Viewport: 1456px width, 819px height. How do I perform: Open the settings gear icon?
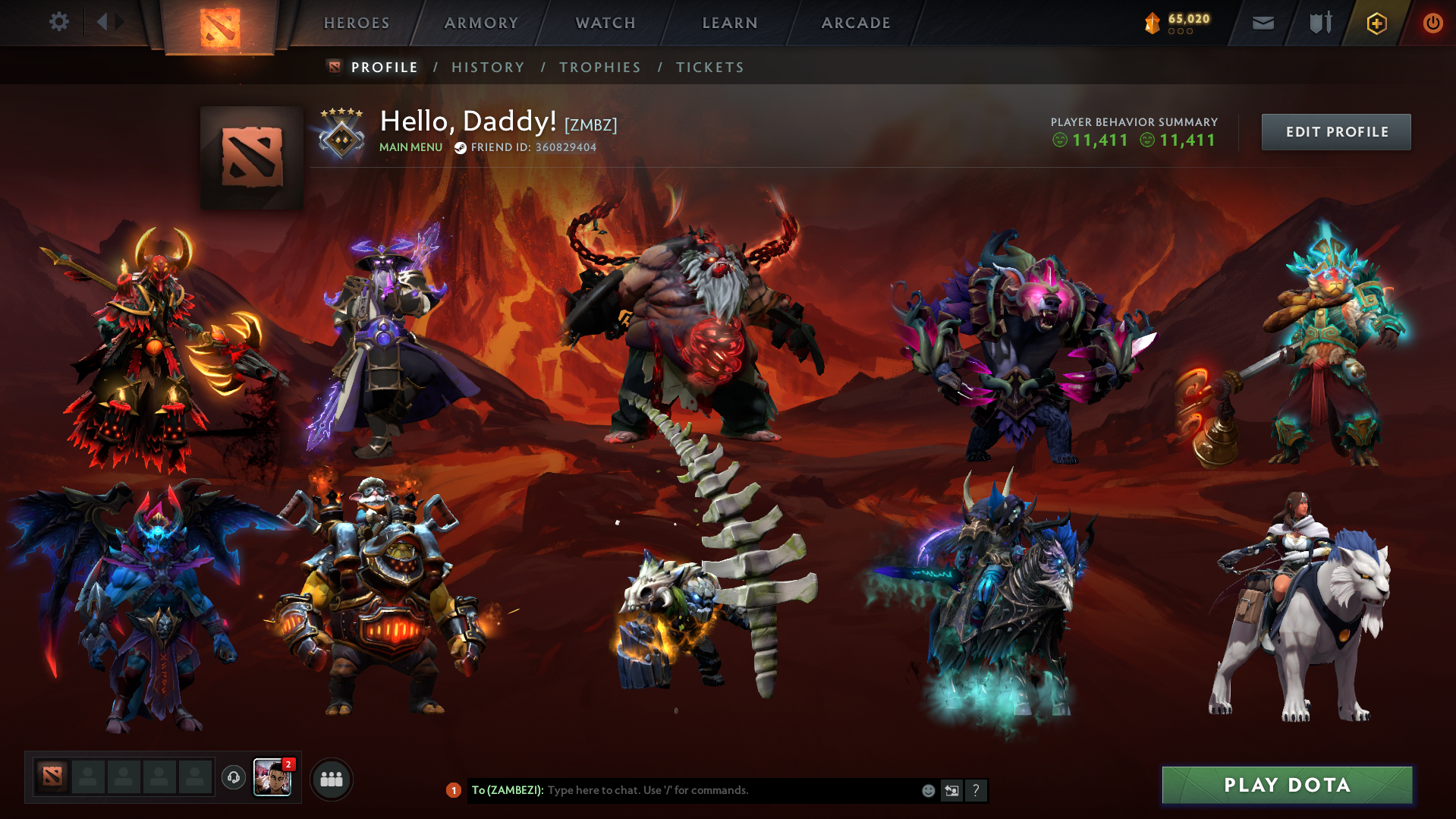click(x=59, y=22)
